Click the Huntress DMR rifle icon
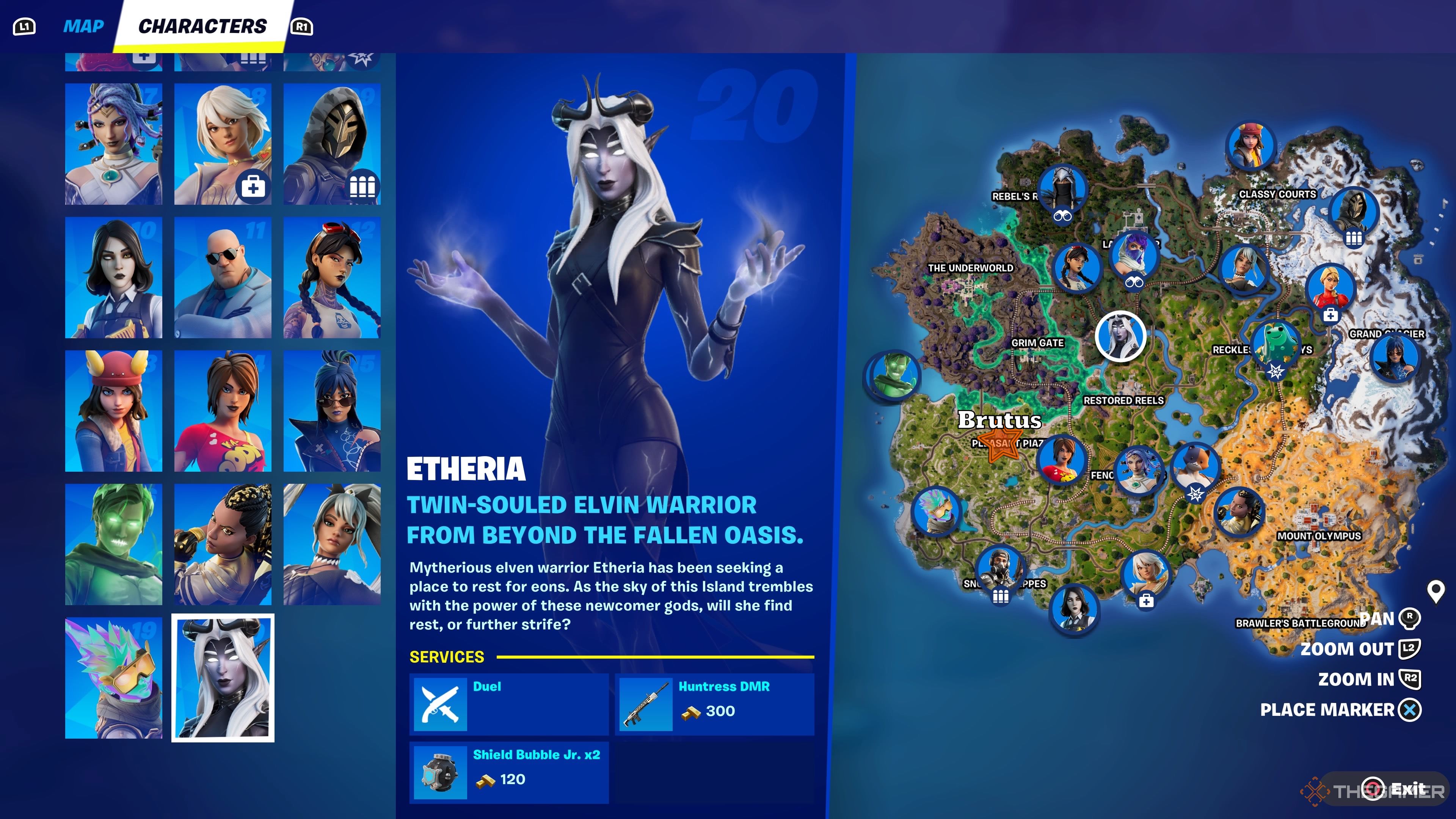 click(x=644, y=704)
